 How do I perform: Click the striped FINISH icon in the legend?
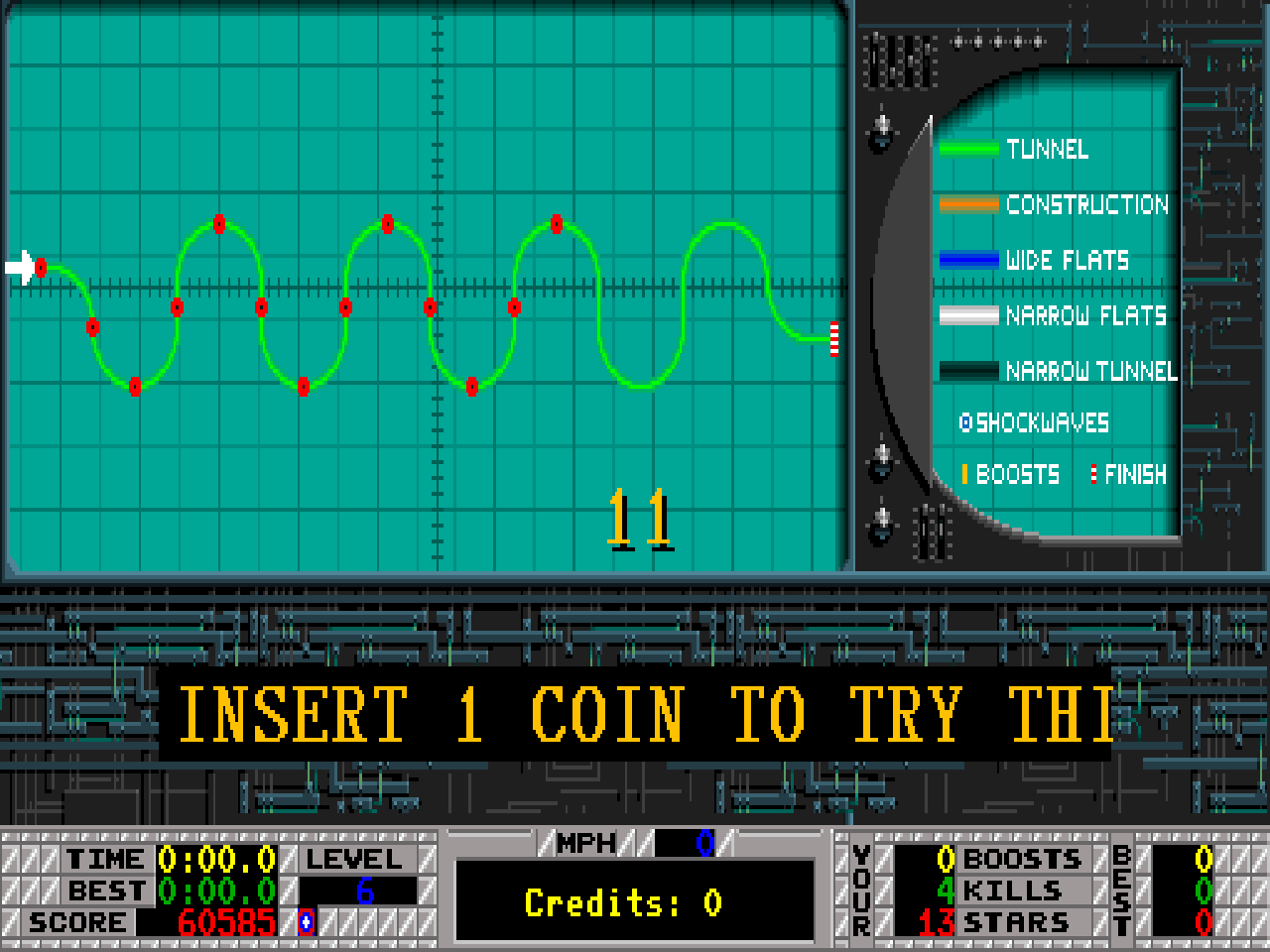1092,474
